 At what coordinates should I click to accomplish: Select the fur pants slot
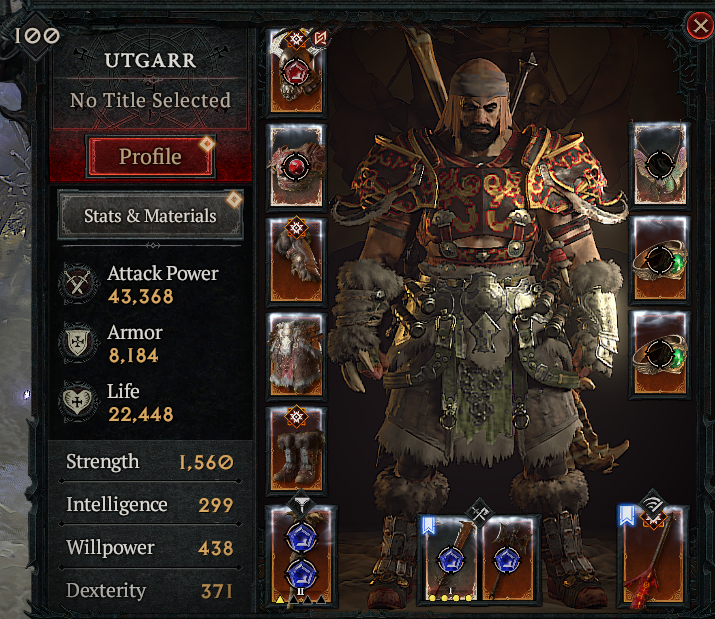(297, 353)
